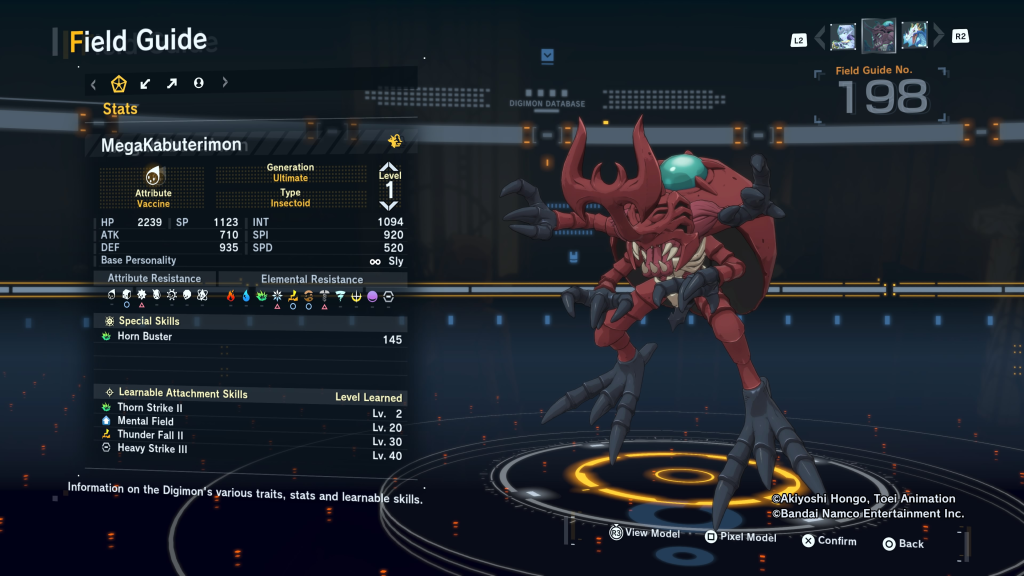
Task: Open the profile silhouette tab
Action: [x=199, y=84]
